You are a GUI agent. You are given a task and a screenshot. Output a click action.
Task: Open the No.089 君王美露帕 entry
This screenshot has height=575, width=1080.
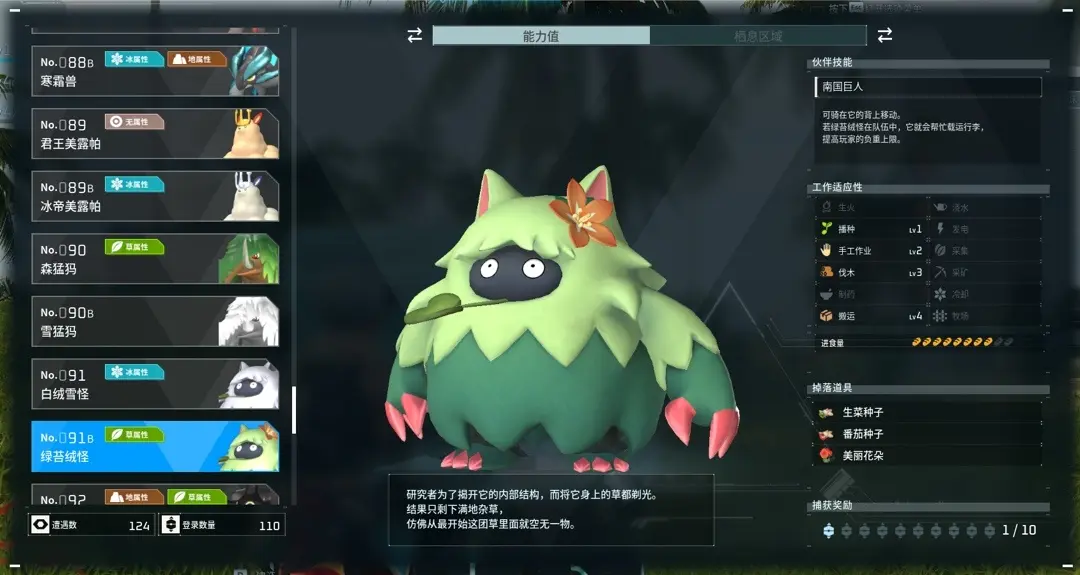155,134
